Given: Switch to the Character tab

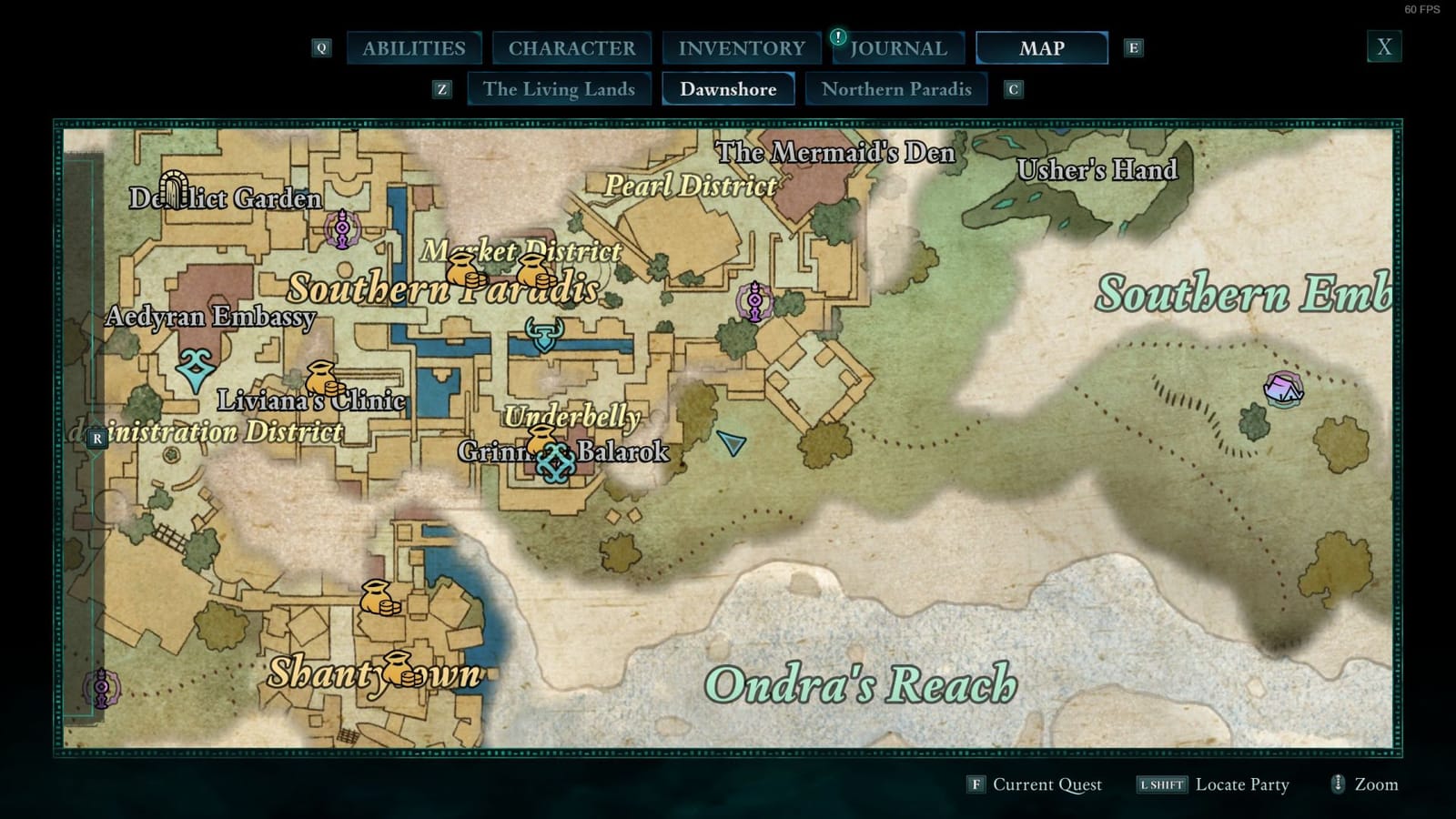Looking at the screenshot, I should (571, 48).
